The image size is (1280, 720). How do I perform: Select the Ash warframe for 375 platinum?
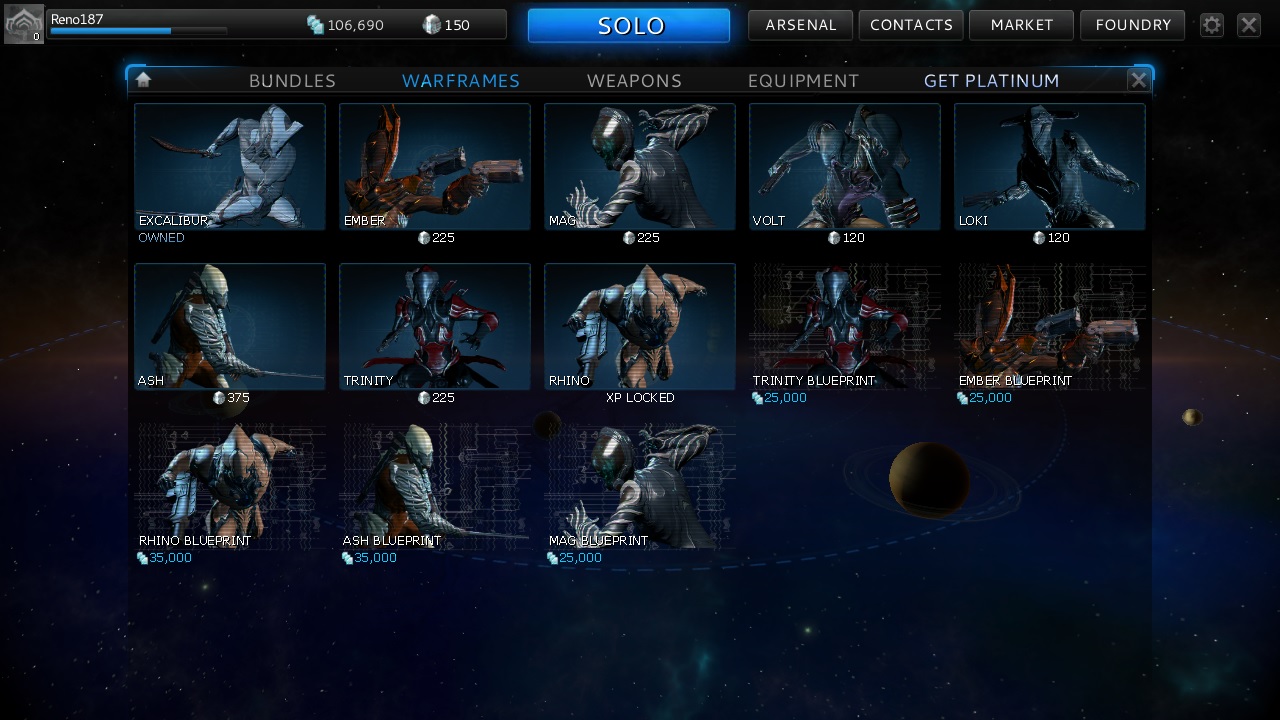[x=229, y=327]
